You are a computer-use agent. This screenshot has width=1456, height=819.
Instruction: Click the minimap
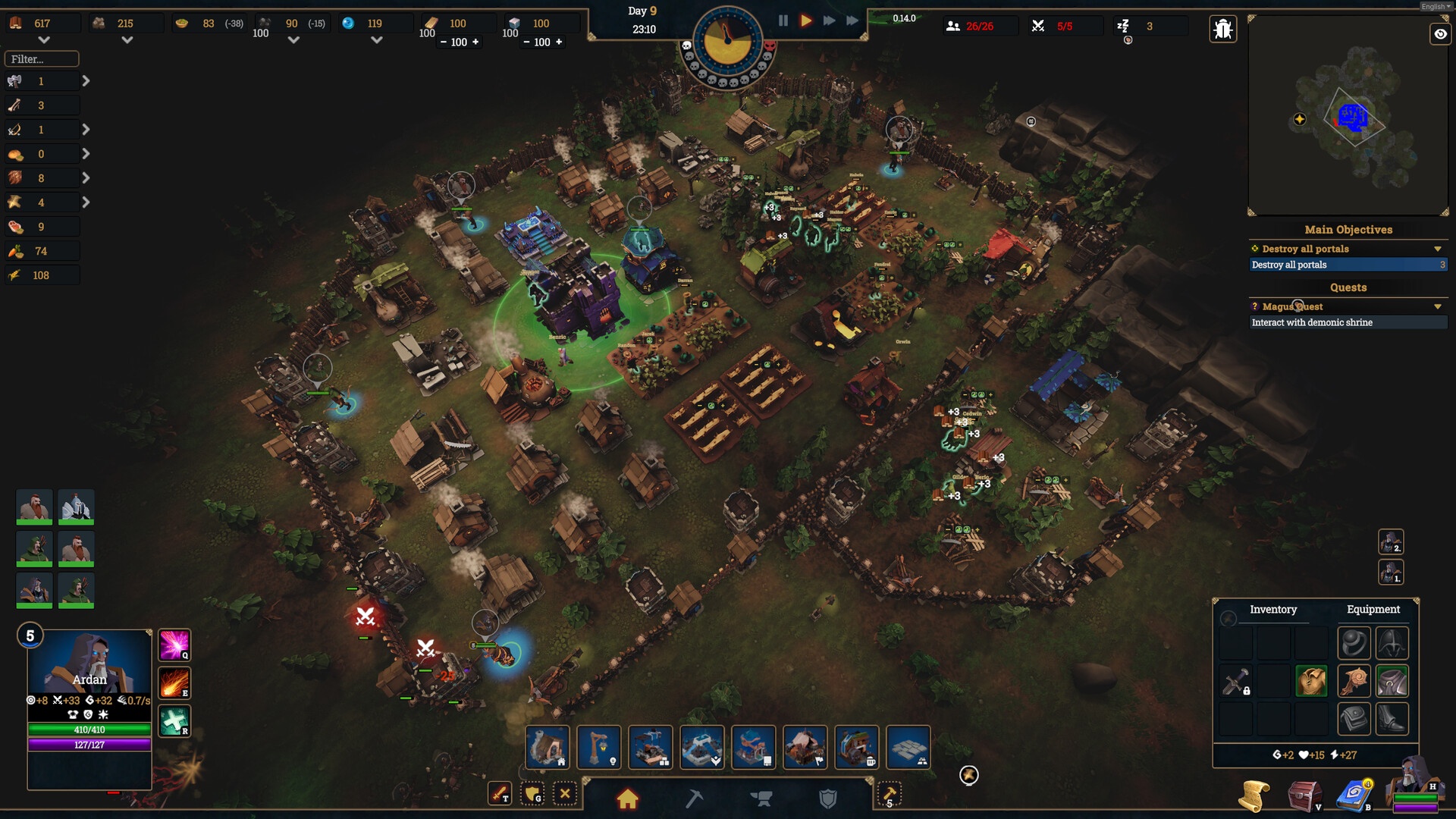(1348, 116)
